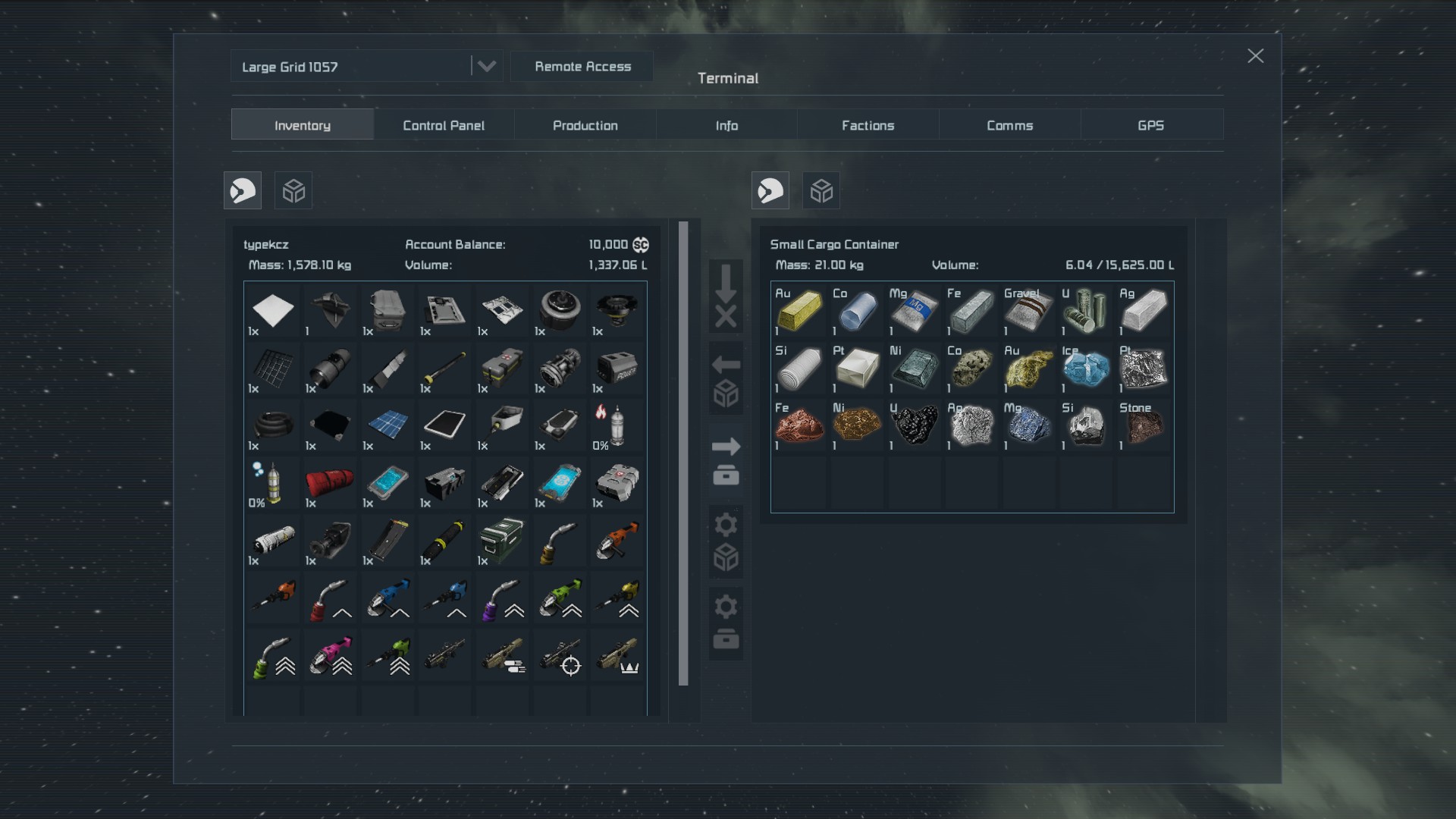Select the Stone item slot
The height and width of the screenshot is (819, 1456).
pos(1144,425)
